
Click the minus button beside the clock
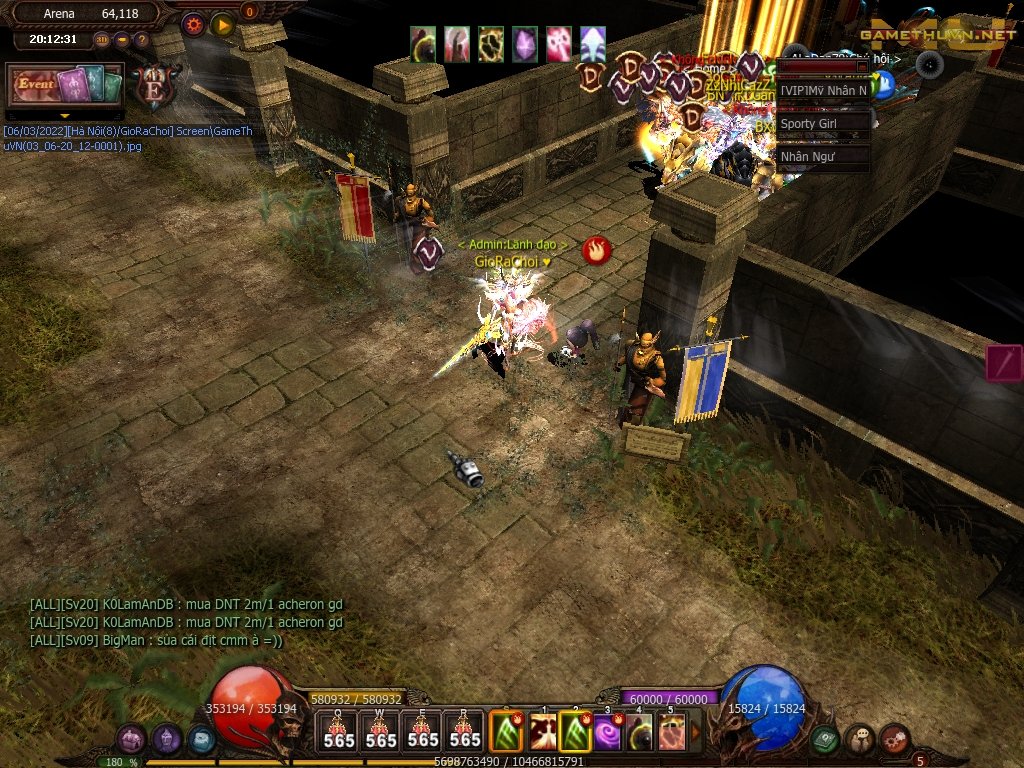(122, 40)
